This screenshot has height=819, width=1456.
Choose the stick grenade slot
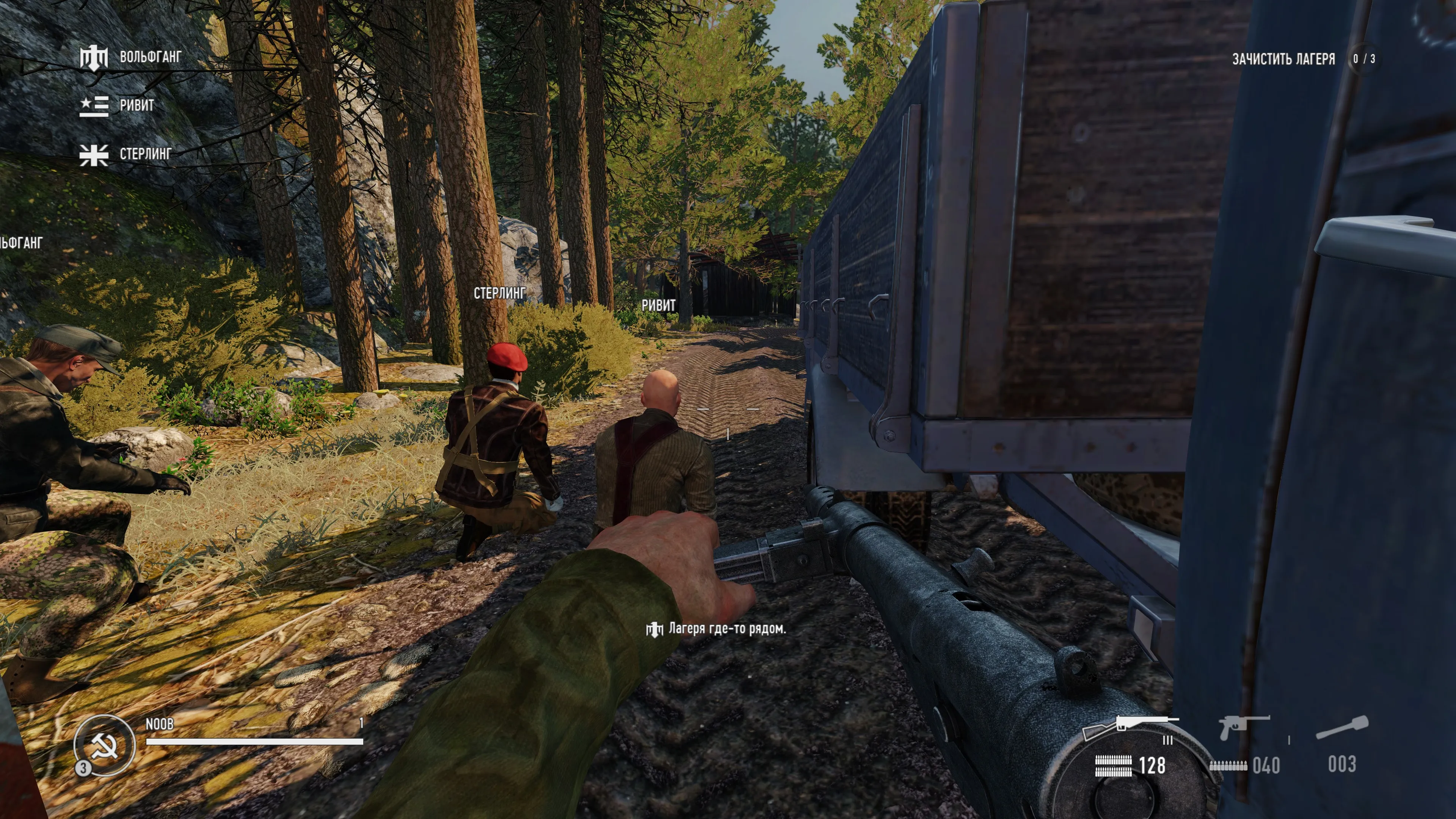[x=1342, y=728]
